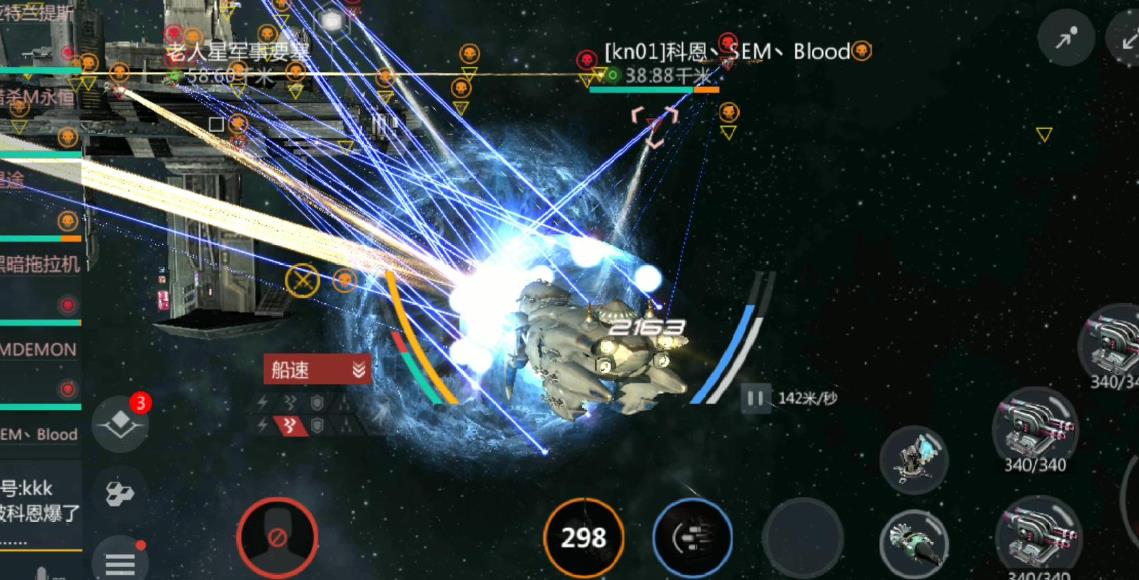
Task: Activate the blue-ringed missile module
Action: [692, 538]
